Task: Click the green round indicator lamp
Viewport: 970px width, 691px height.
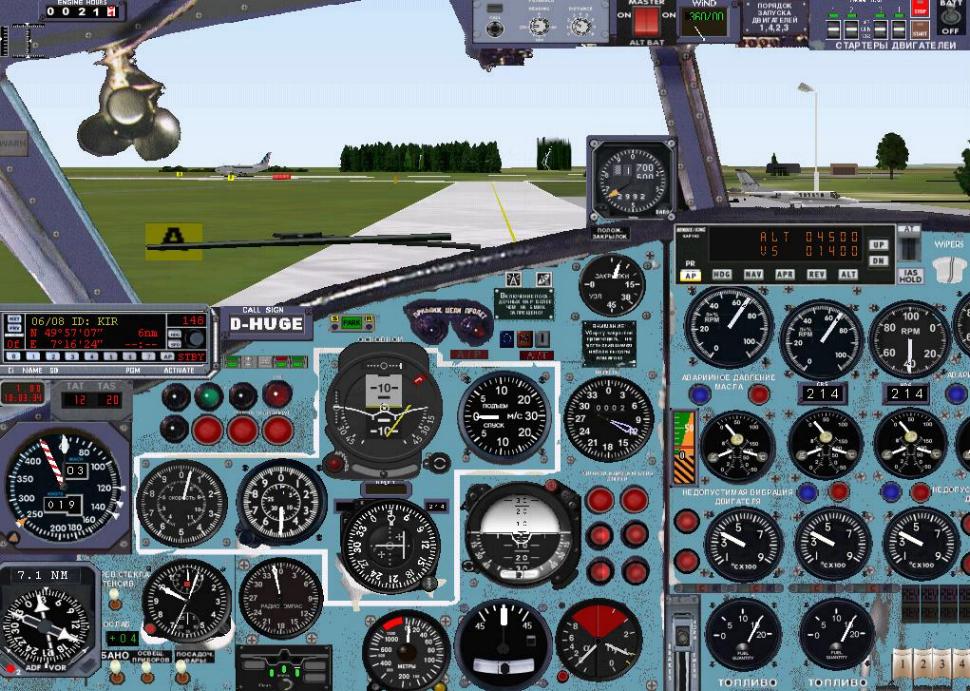Action: click(x=208, y=396)
